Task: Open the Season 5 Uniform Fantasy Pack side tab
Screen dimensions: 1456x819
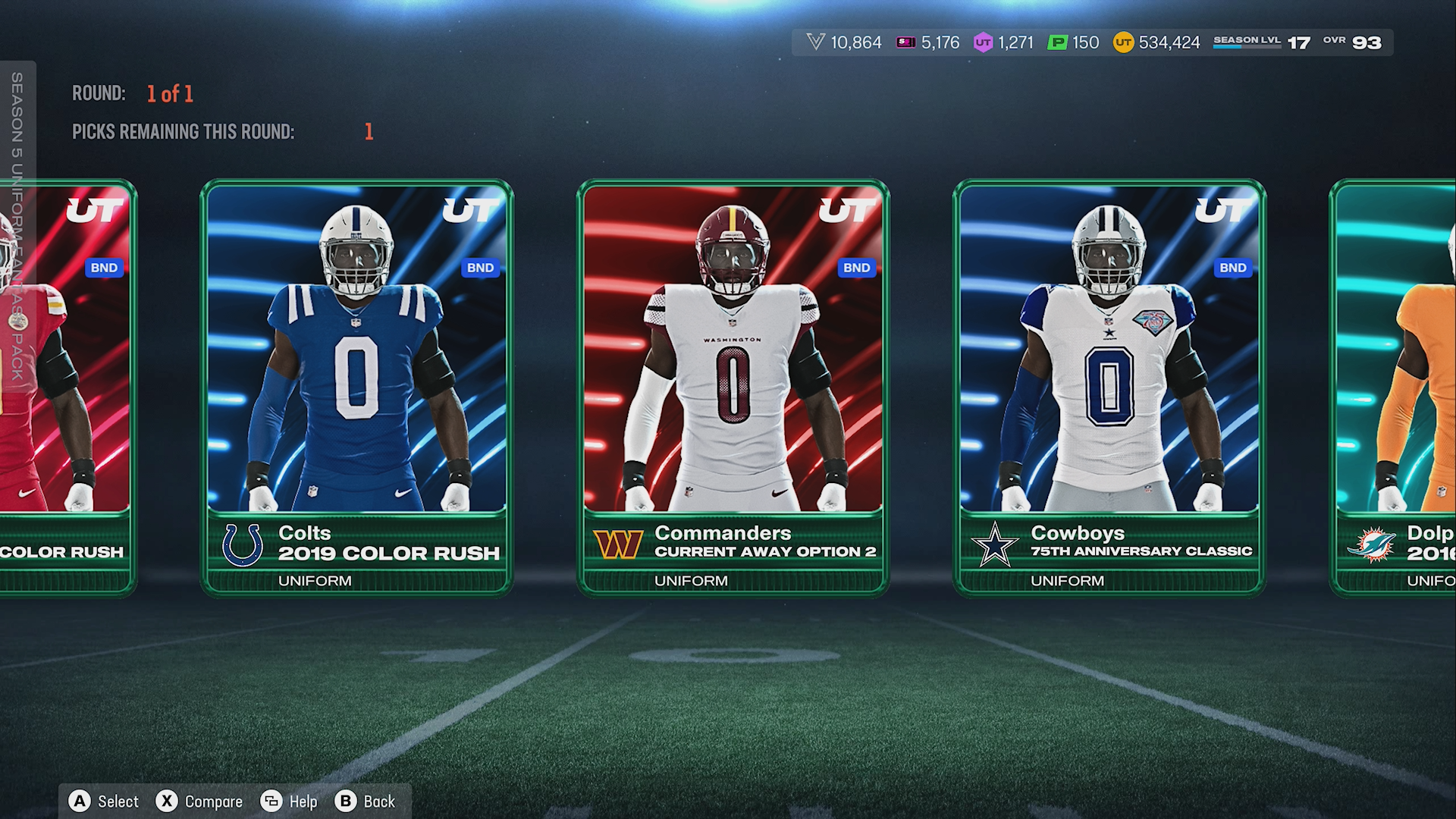Action: pyautogui.click(x=17, y=226)
